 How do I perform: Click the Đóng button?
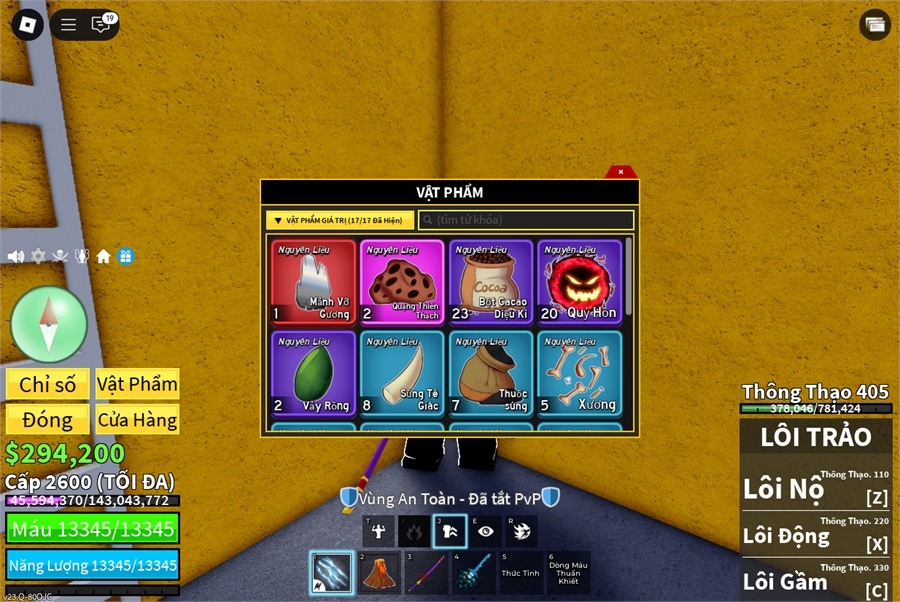click(x=48, y=420)
